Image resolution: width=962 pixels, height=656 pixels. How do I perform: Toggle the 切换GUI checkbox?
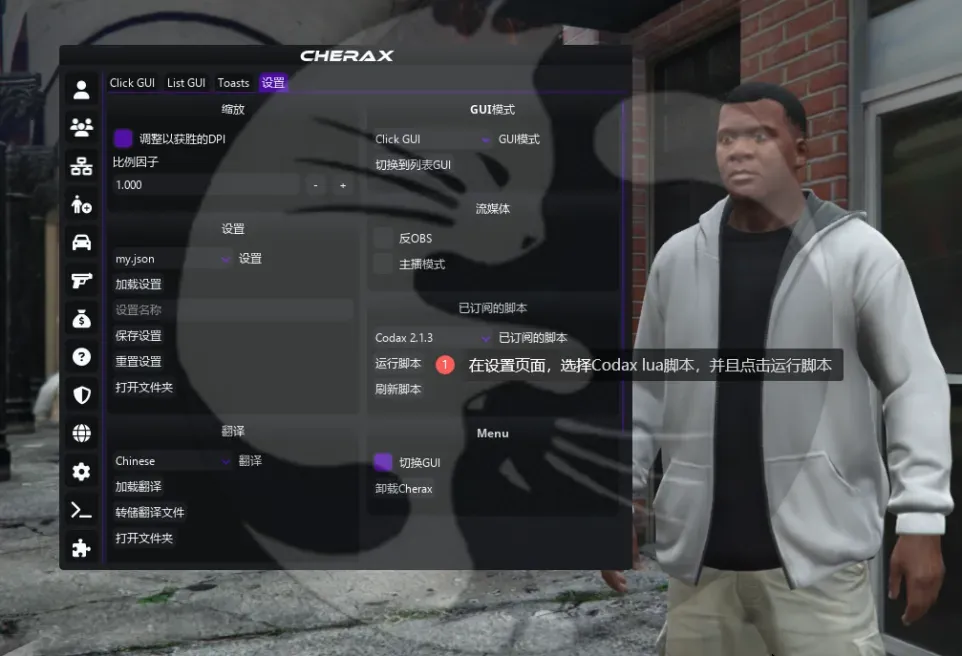point(383,462)
